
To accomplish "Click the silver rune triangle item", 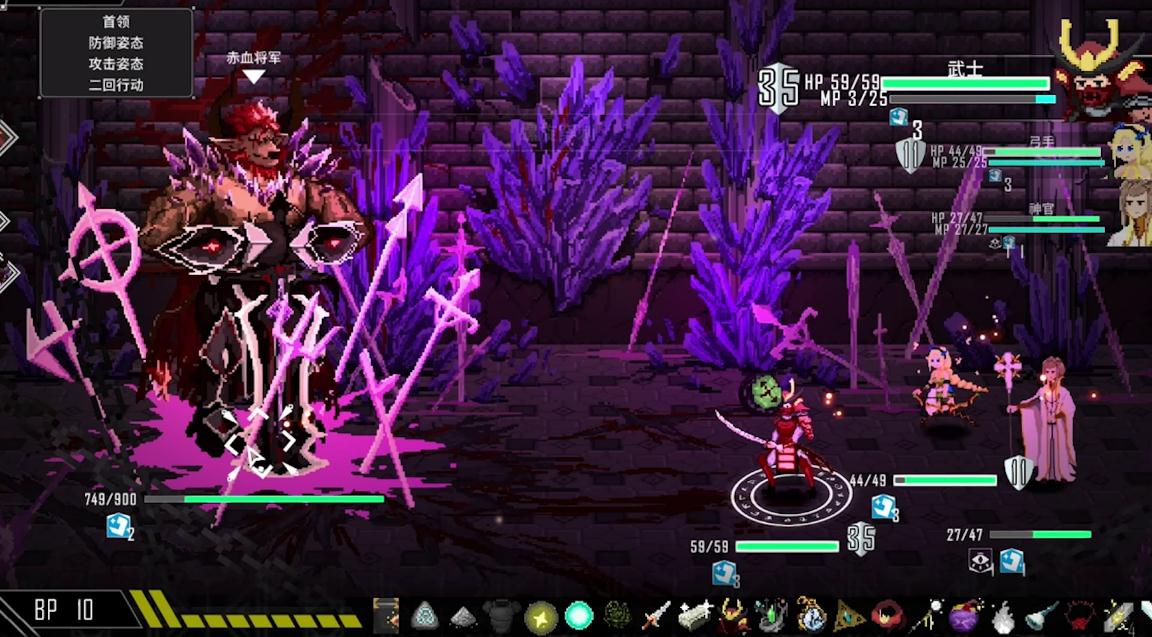I will coord(425,615).
